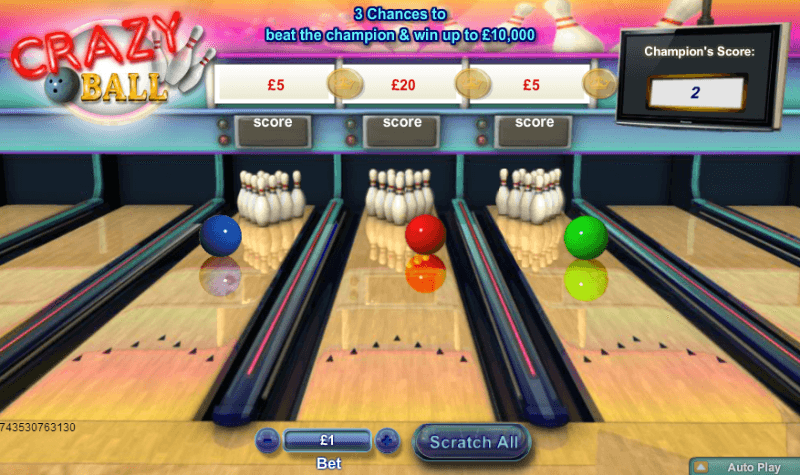Increase the bet with the plus button
The height and width of the screenshot is (475, 800).
[388, 439]
